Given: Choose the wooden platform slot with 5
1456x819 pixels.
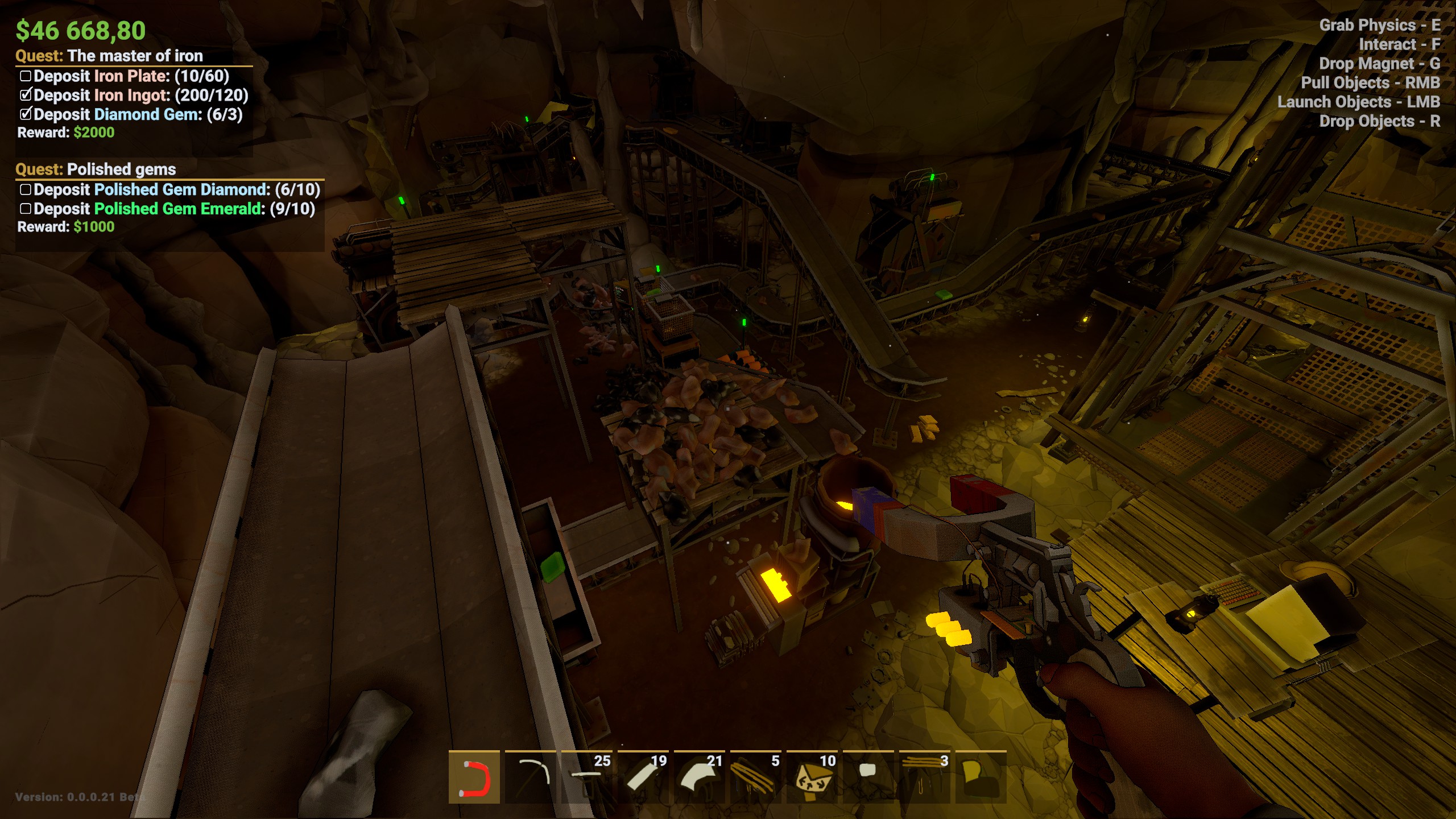Looking at the screenshot, I should (755, 777).
